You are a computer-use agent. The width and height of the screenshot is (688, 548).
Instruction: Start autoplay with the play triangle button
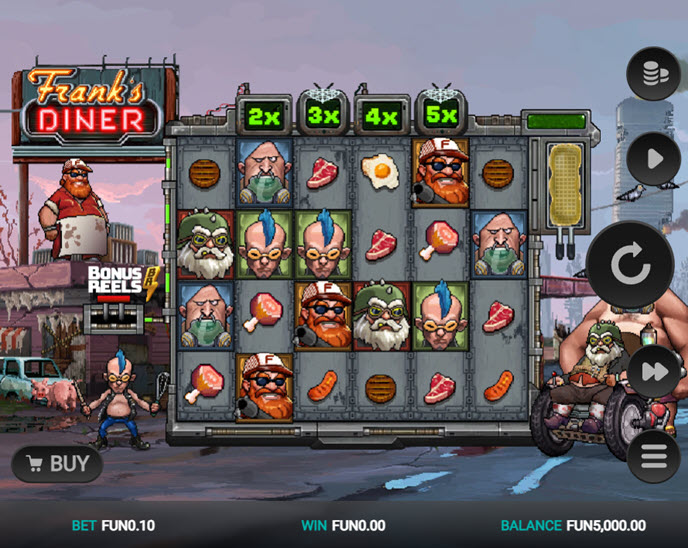click(653, 159)
